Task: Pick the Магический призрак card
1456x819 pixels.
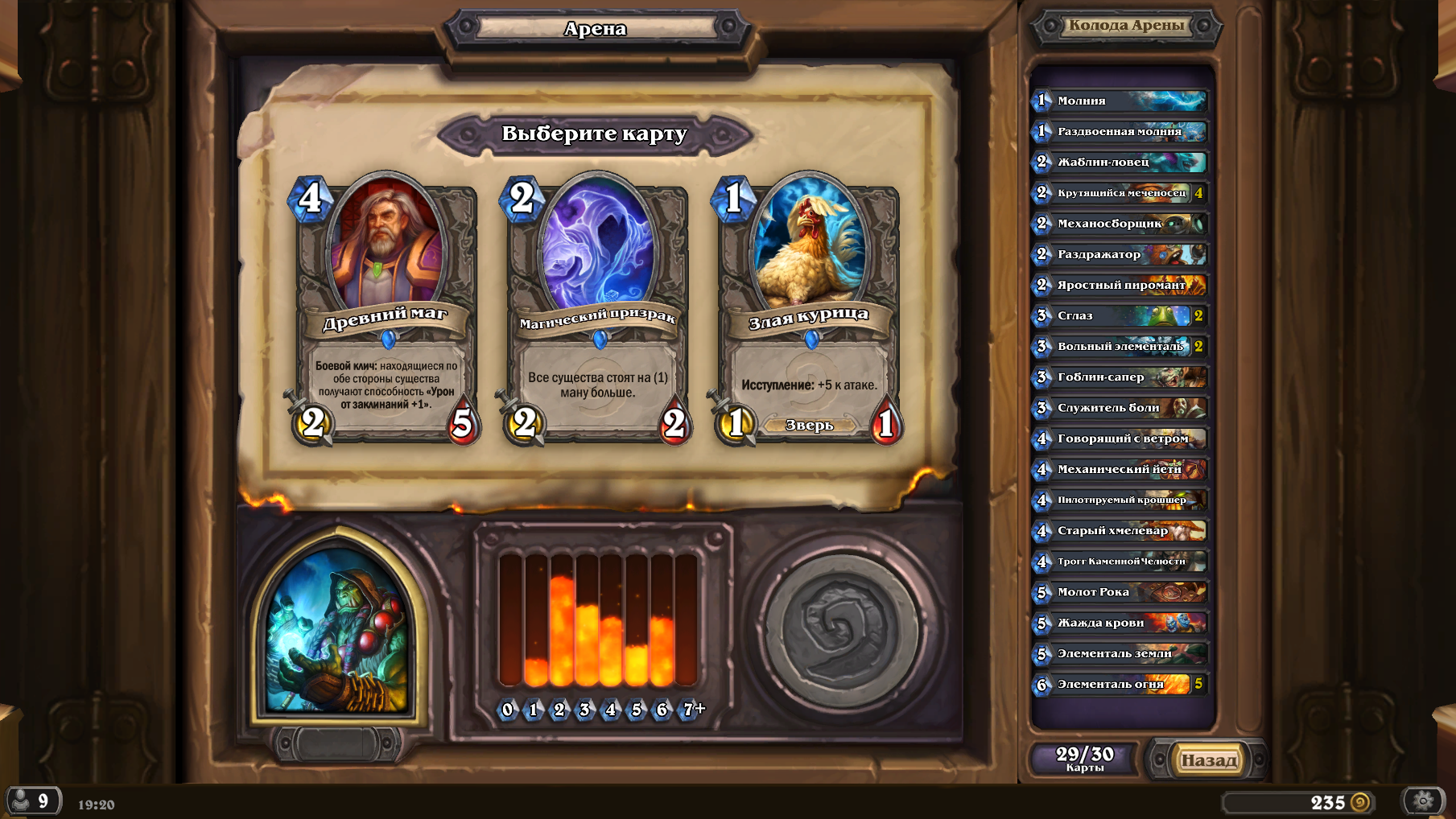Action: (596, 310)
